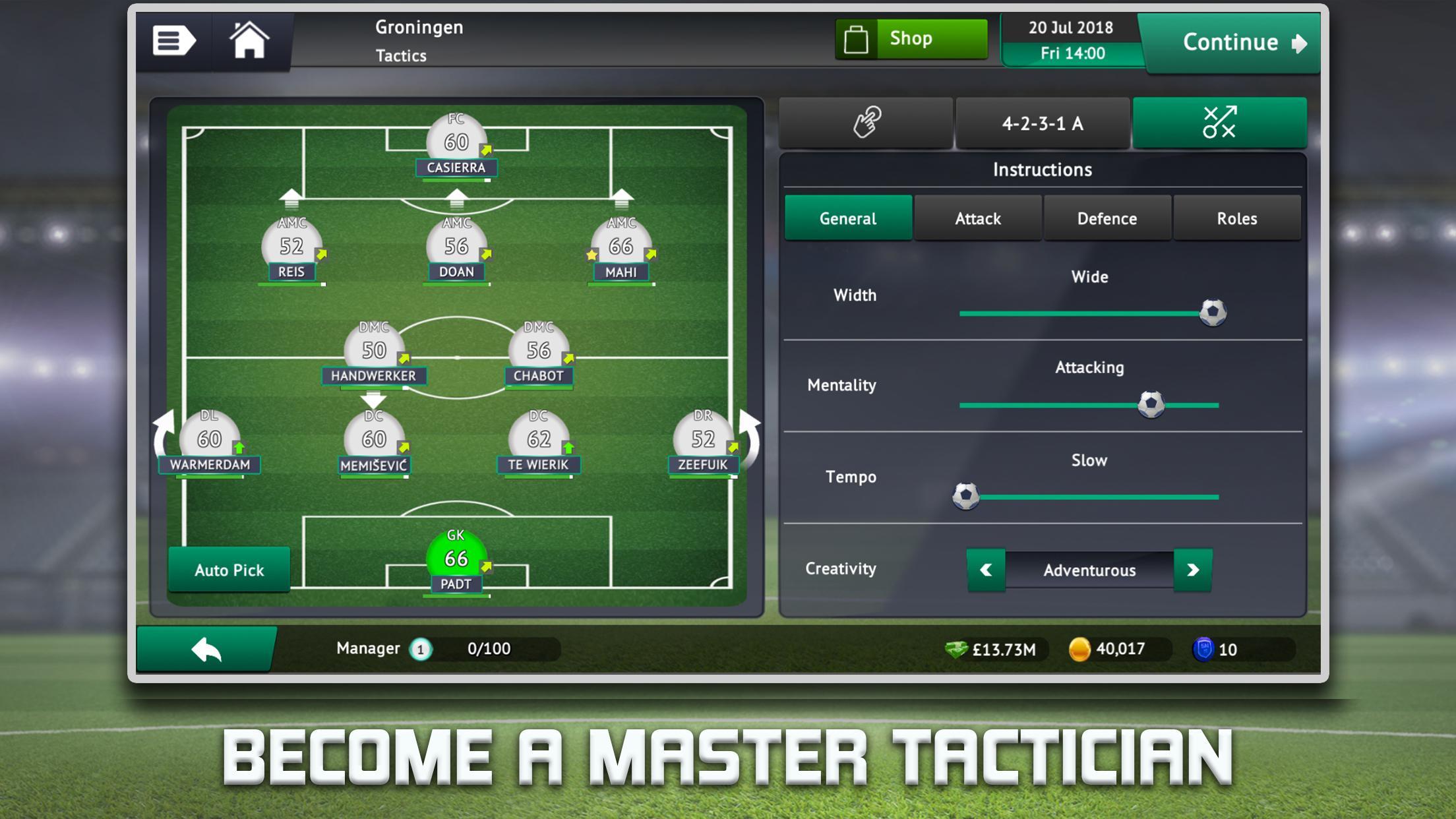Select the hand gesture control icon
The width and height of the screenshot is (1456, 819).
pos(866,123)
